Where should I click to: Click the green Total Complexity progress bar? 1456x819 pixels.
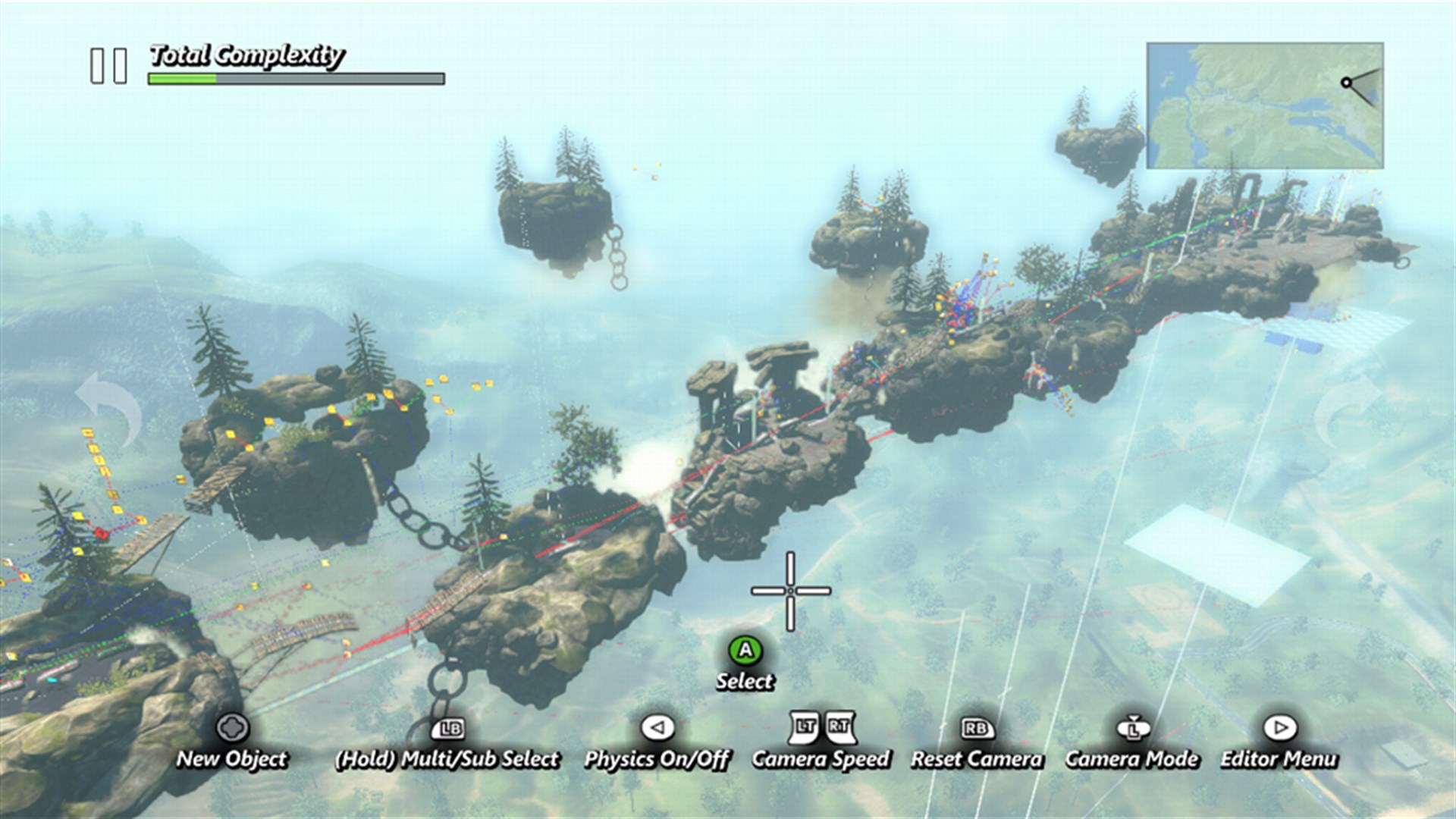tap(182, 79)
